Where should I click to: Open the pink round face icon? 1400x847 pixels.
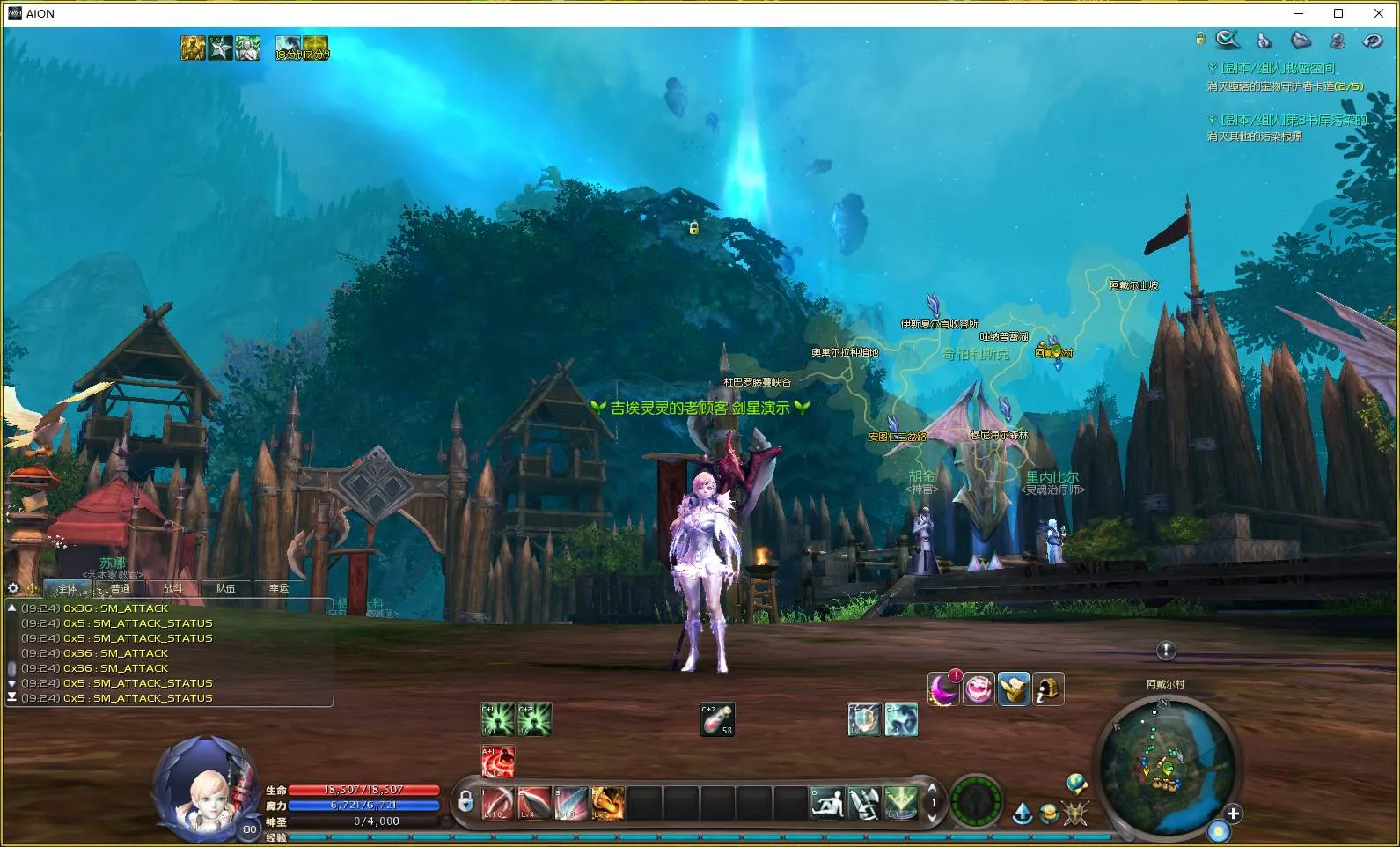point(978,689)
